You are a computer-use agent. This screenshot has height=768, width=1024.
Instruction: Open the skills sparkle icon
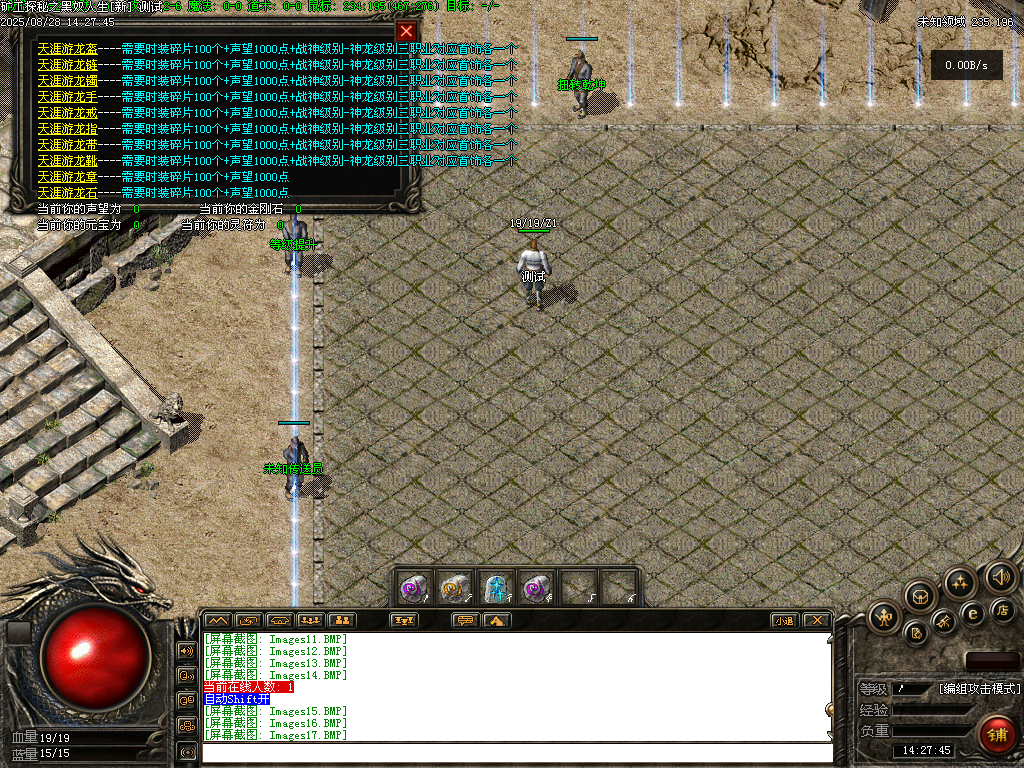pos(960,583)
